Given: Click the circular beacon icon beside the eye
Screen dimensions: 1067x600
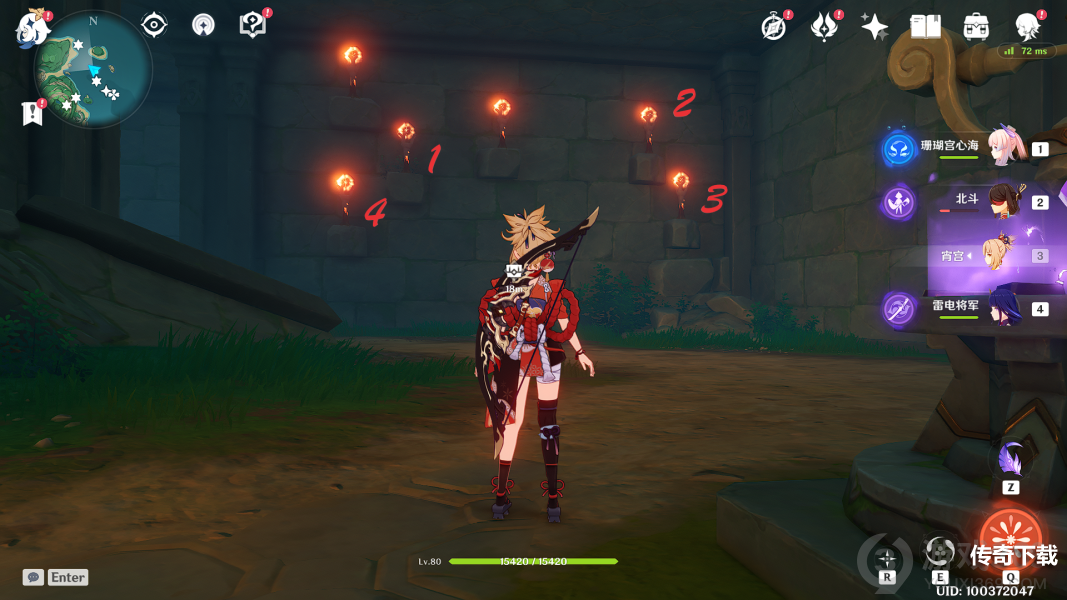Looking at the screenshot, I should (203, 26).
